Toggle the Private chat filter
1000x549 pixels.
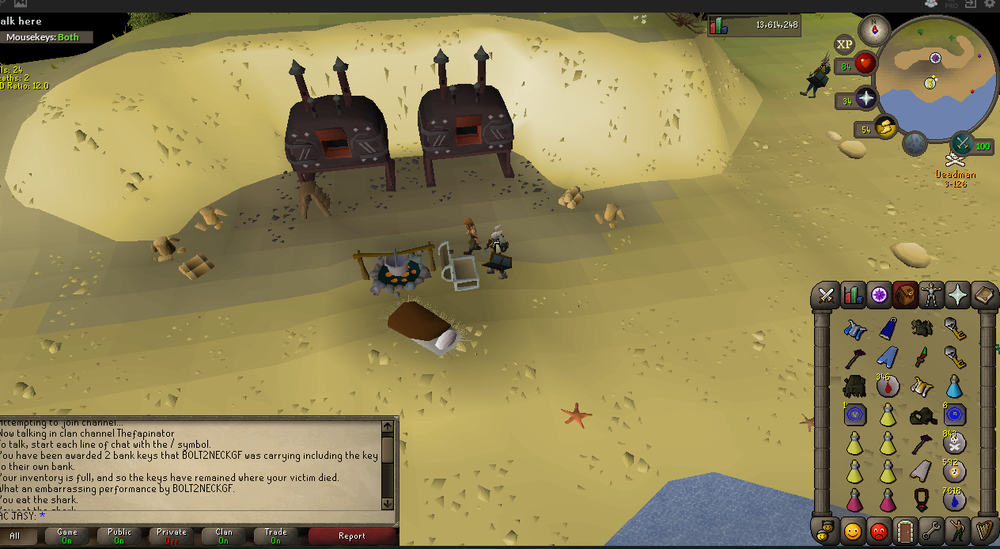point(170,536)
